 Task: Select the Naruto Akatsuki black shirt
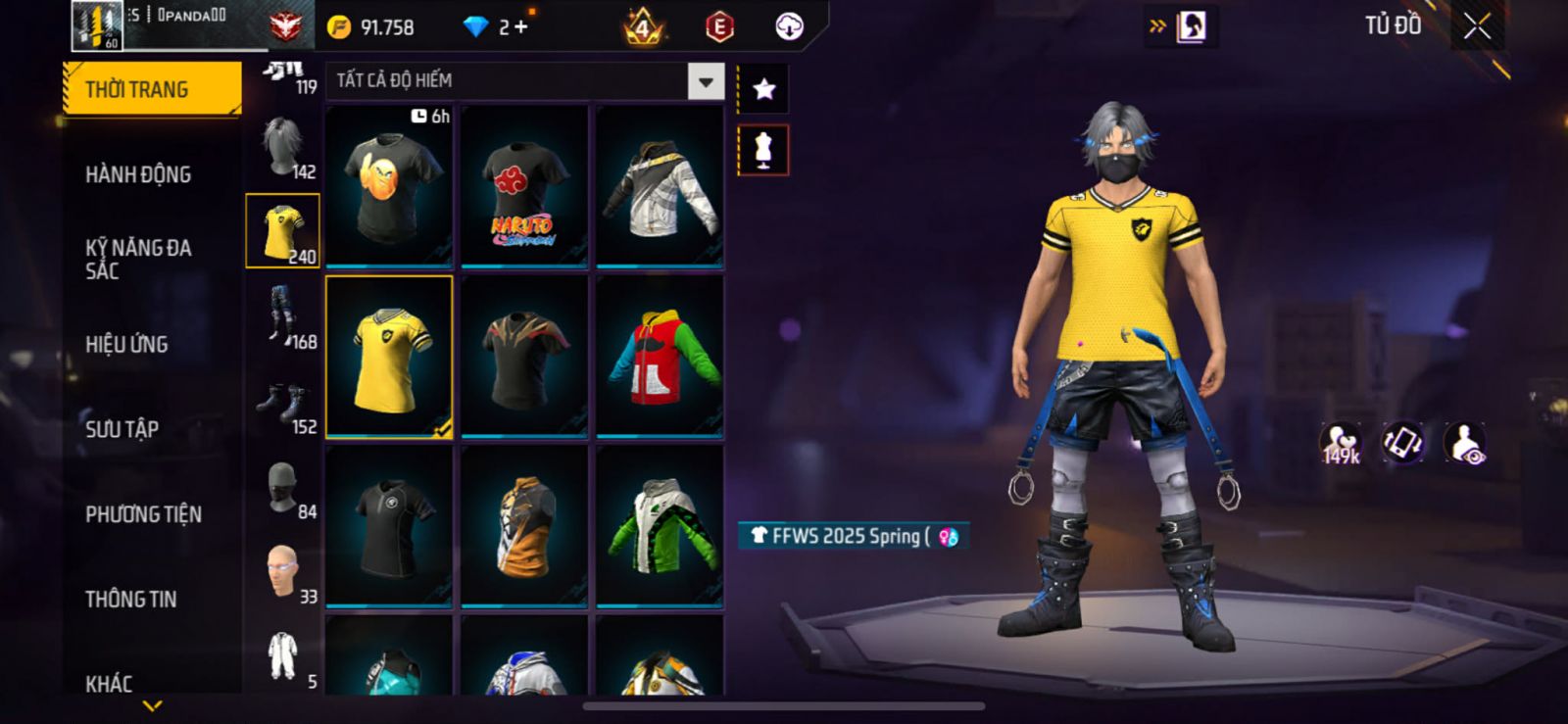[x=524, y=186]
